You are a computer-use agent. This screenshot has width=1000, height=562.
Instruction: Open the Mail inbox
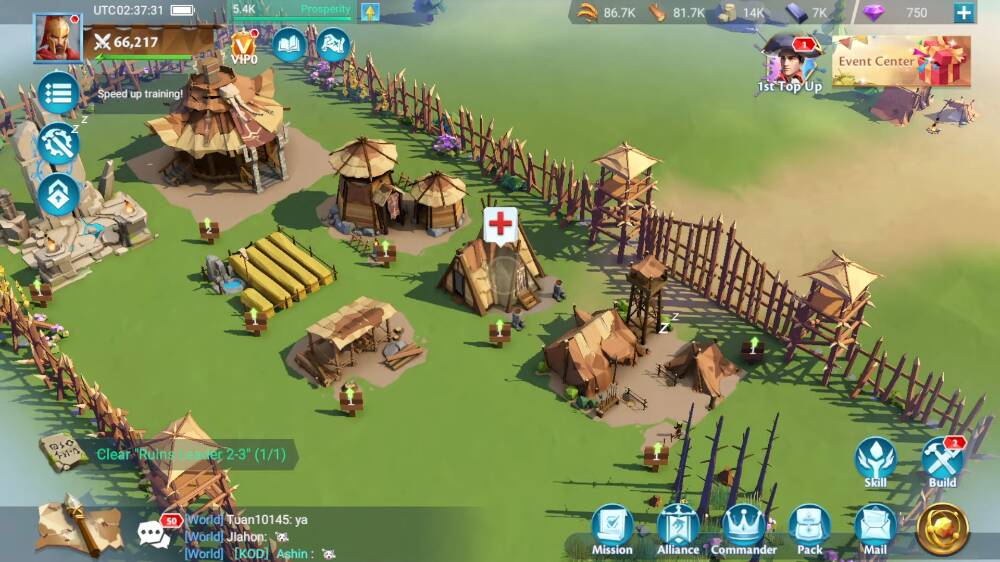click(x=876, y=530)
